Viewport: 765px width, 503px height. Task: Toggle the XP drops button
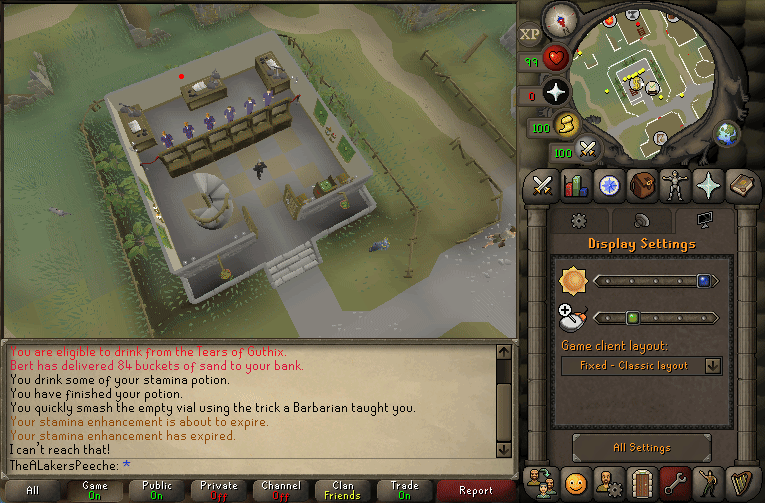point(530,33)
